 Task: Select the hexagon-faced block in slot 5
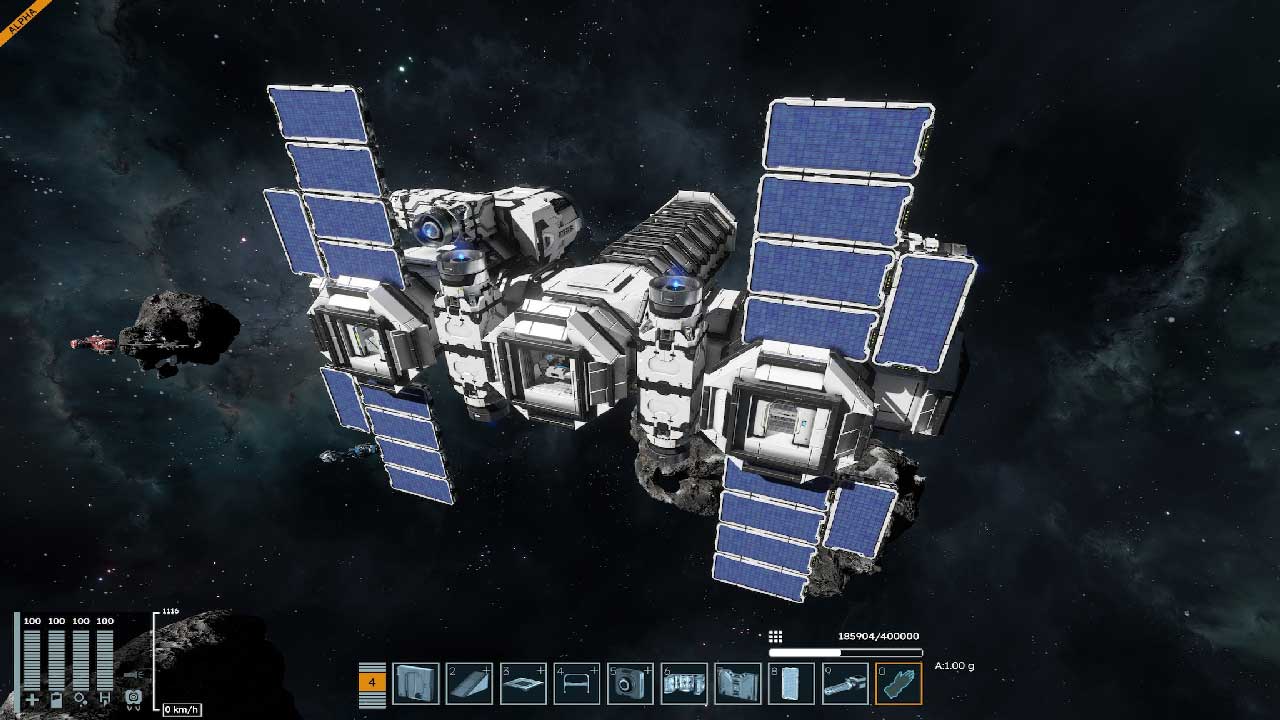631,683
